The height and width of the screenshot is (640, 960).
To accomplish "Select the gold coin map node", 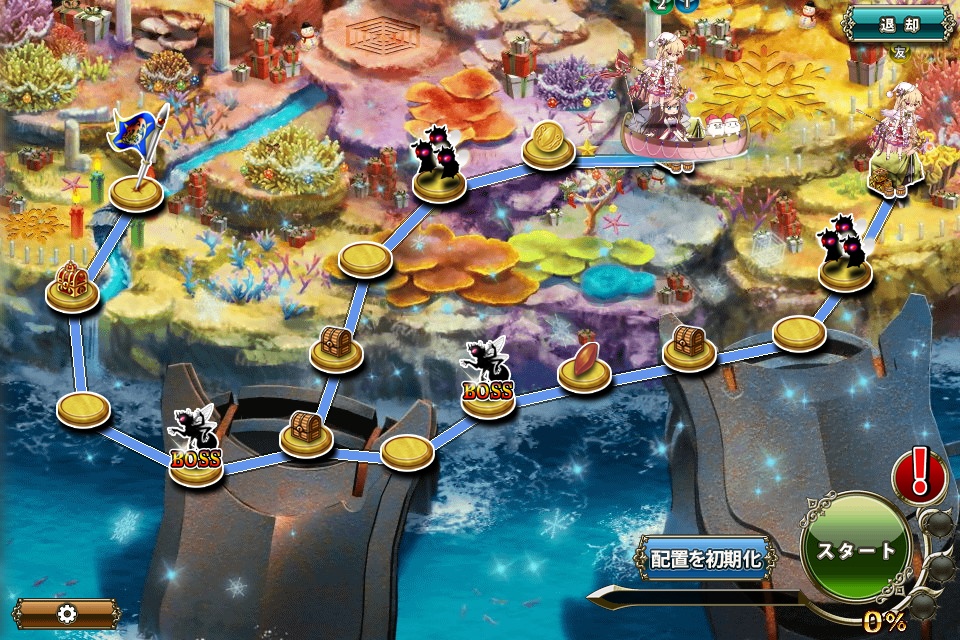I will point(551,142).
